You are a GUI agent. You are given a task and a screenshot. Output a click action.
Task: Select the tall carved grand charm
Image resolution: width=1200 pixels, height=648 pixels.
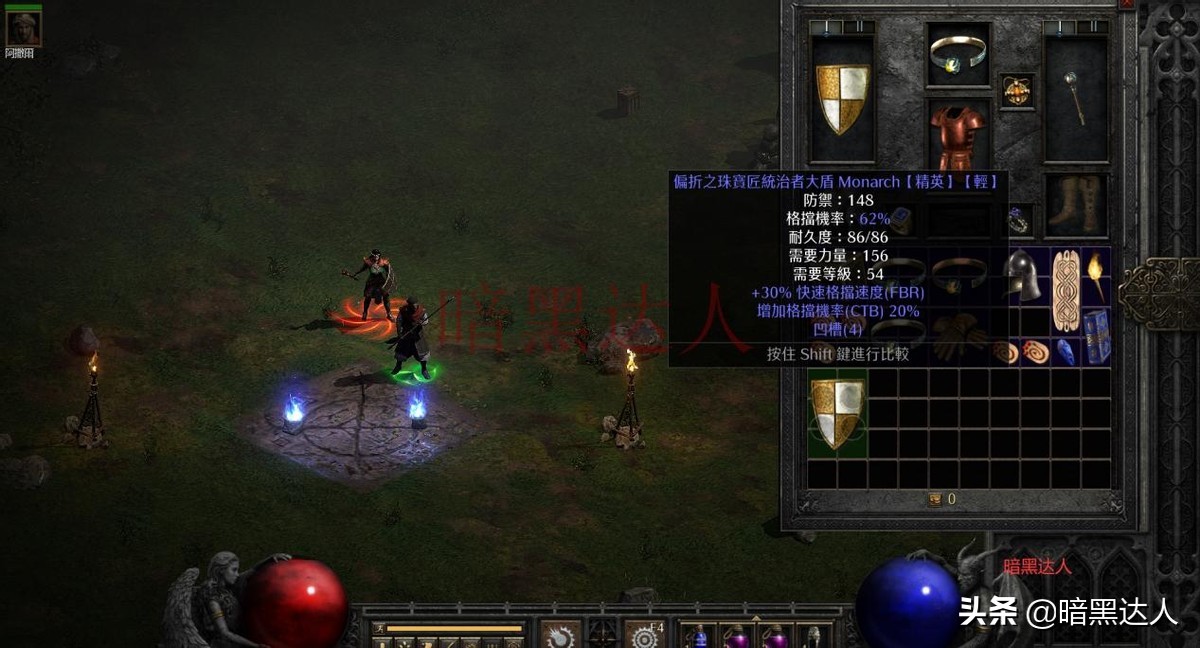[1066, 291]
